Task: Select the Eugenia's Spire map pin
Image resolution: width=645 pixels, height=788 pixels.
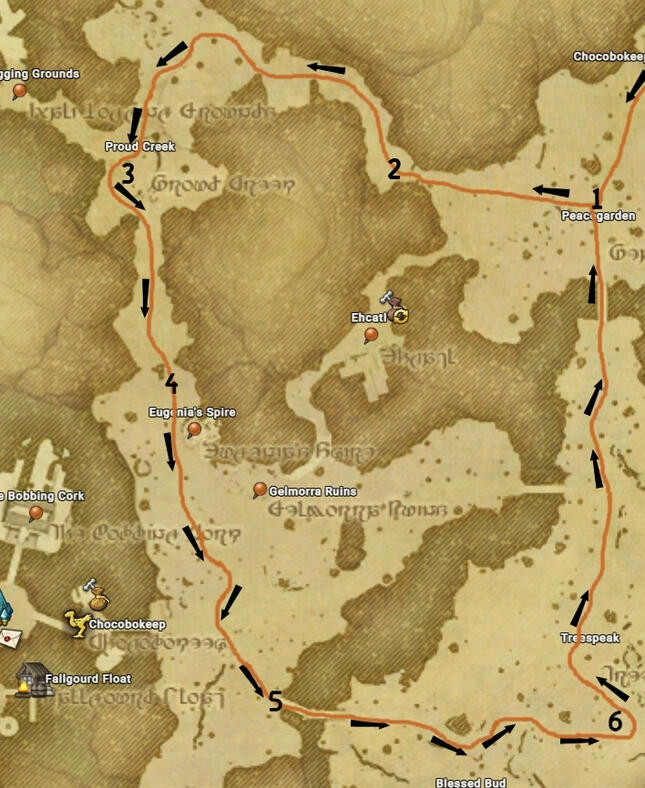Action: (x=195, y=429)
